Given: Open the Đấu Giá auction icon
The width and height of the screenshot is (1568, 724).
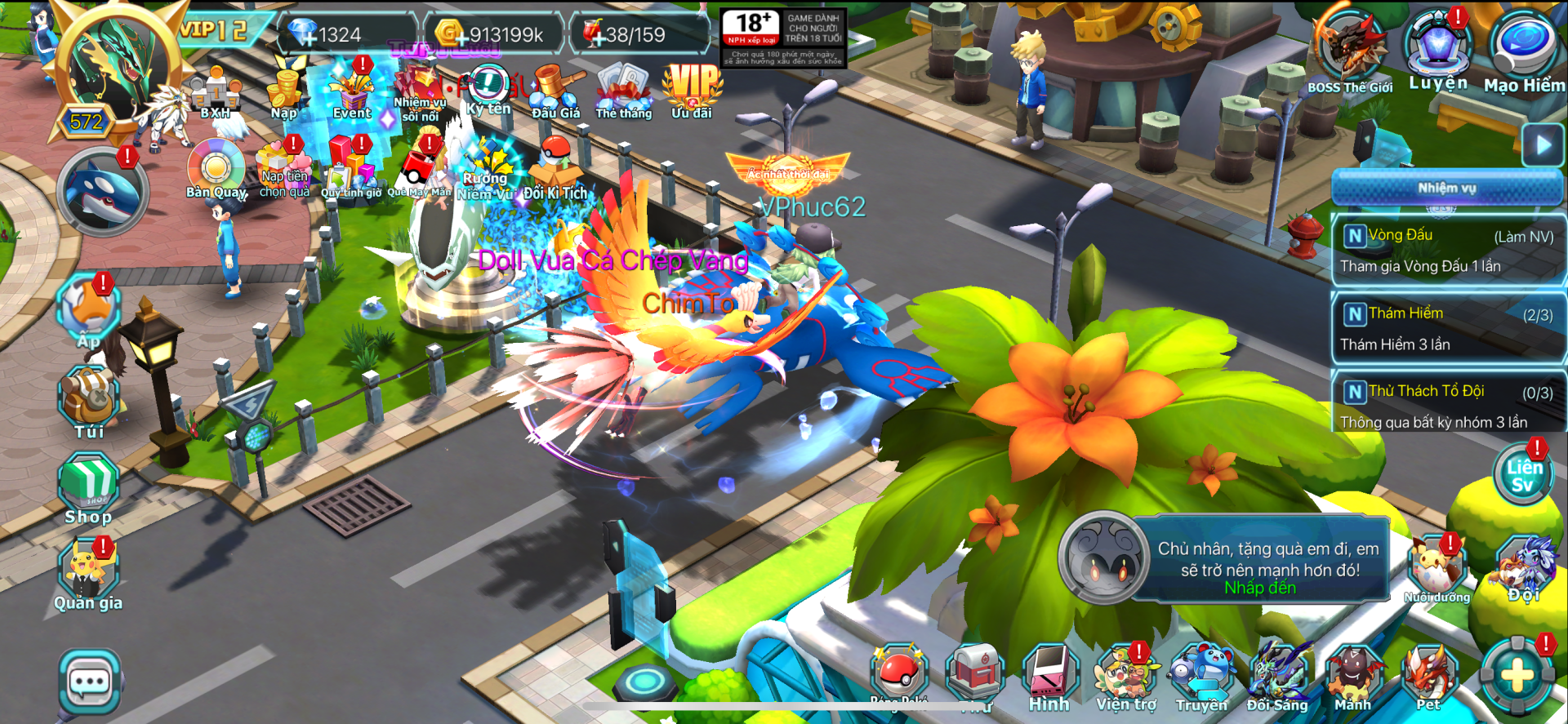Looking at the screenshot, I should pos(556,91).
